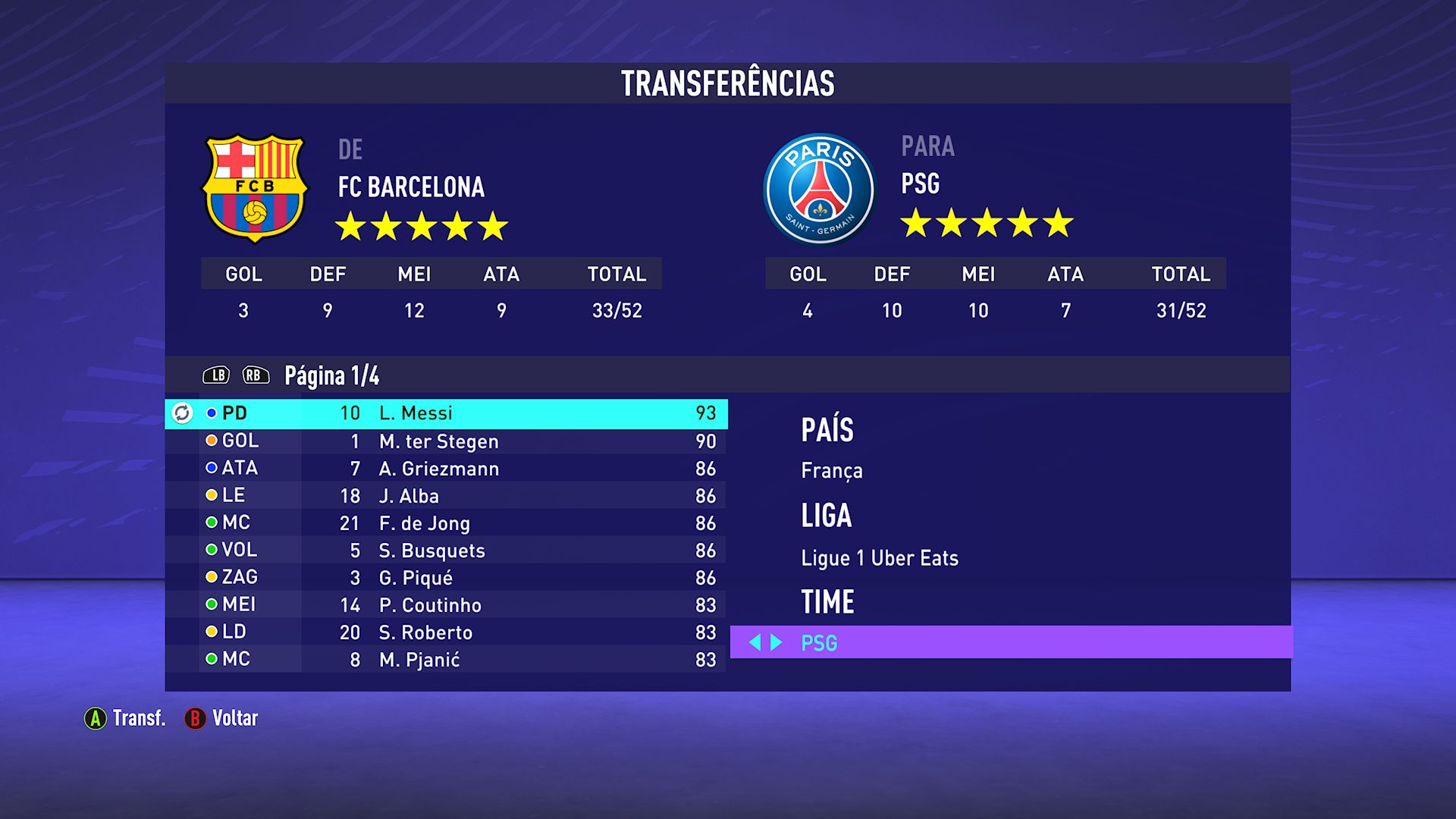1456x819 pixels.
Task: Click FC Barcelona's five-star rating
Action: click(423, 225)
